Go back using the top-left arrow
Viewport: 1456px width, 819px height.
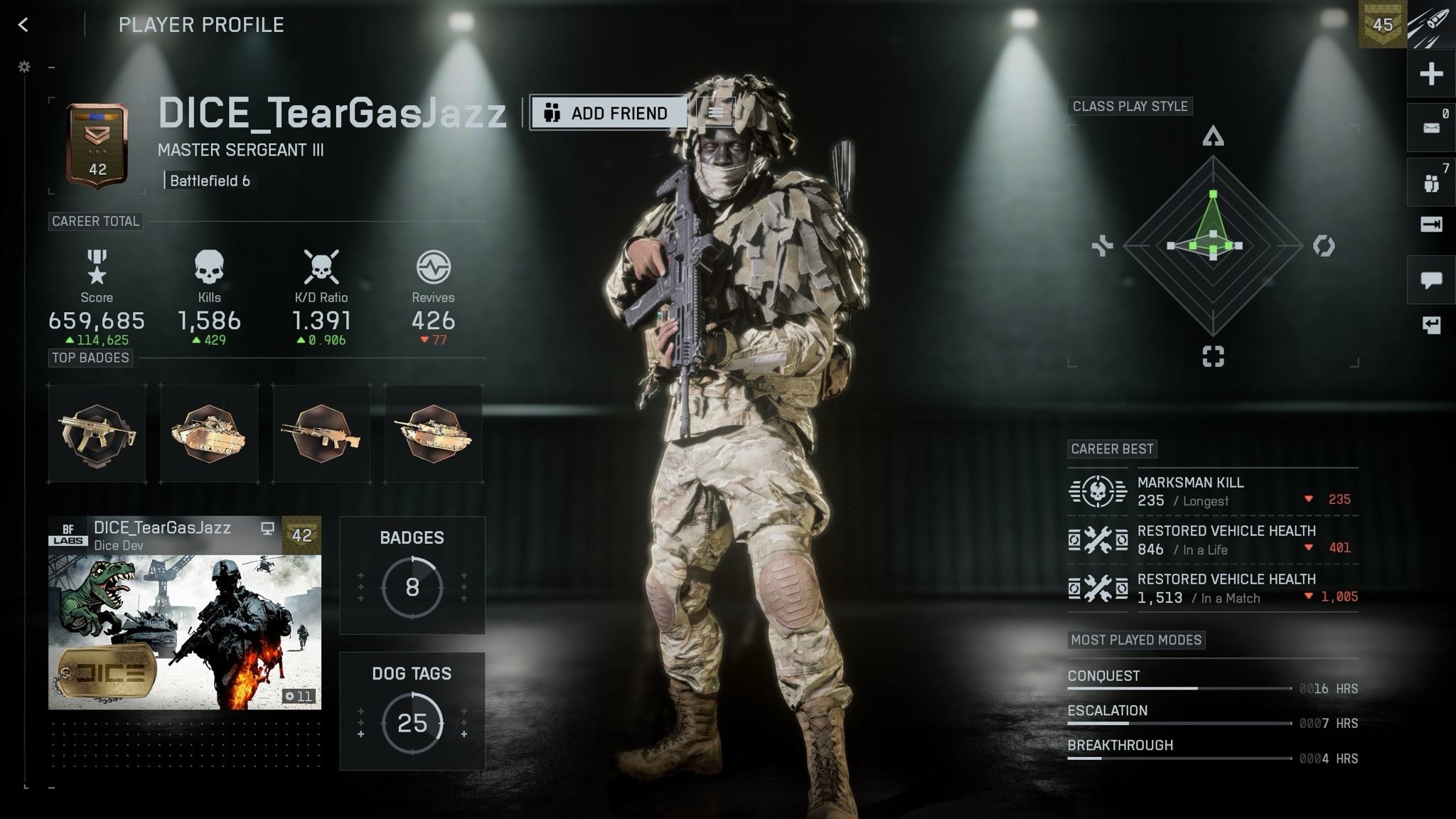[x=23, y=25]
